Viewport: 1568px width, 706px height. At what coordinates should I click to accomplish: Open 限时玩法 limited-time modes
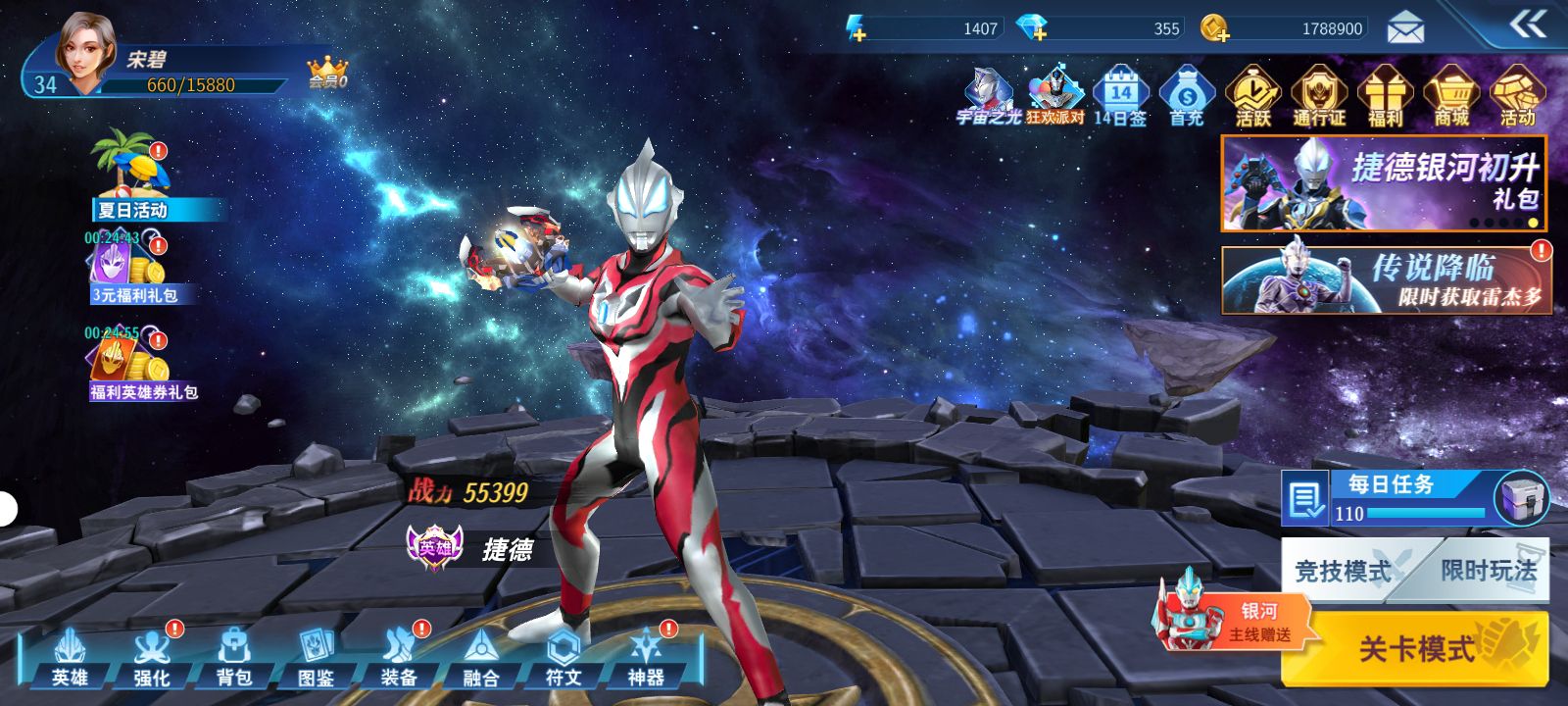[x=1488, y=571]
